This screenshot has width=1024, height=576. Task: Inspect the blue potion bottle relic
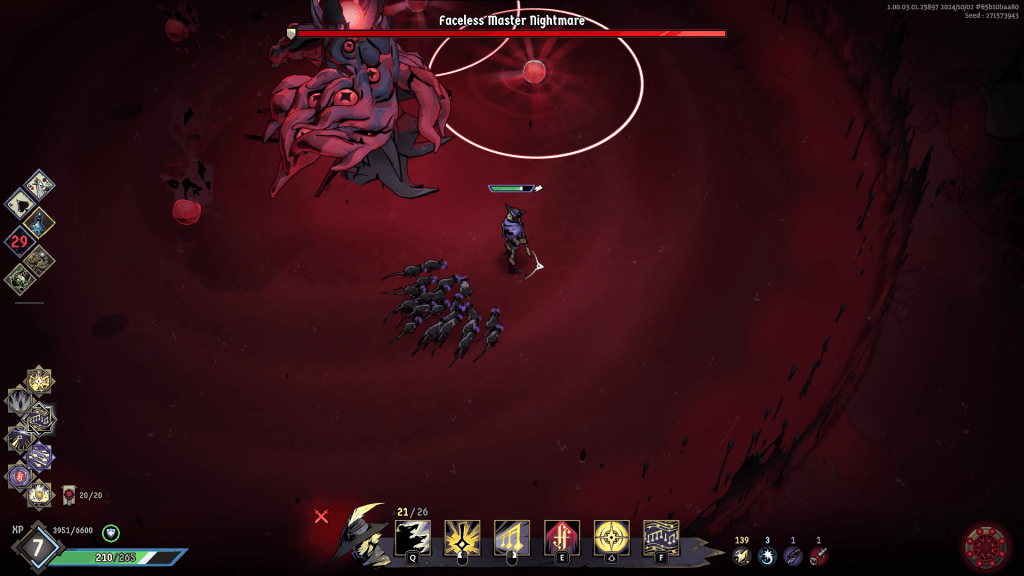pyautogui.click(x=41, y=222)
